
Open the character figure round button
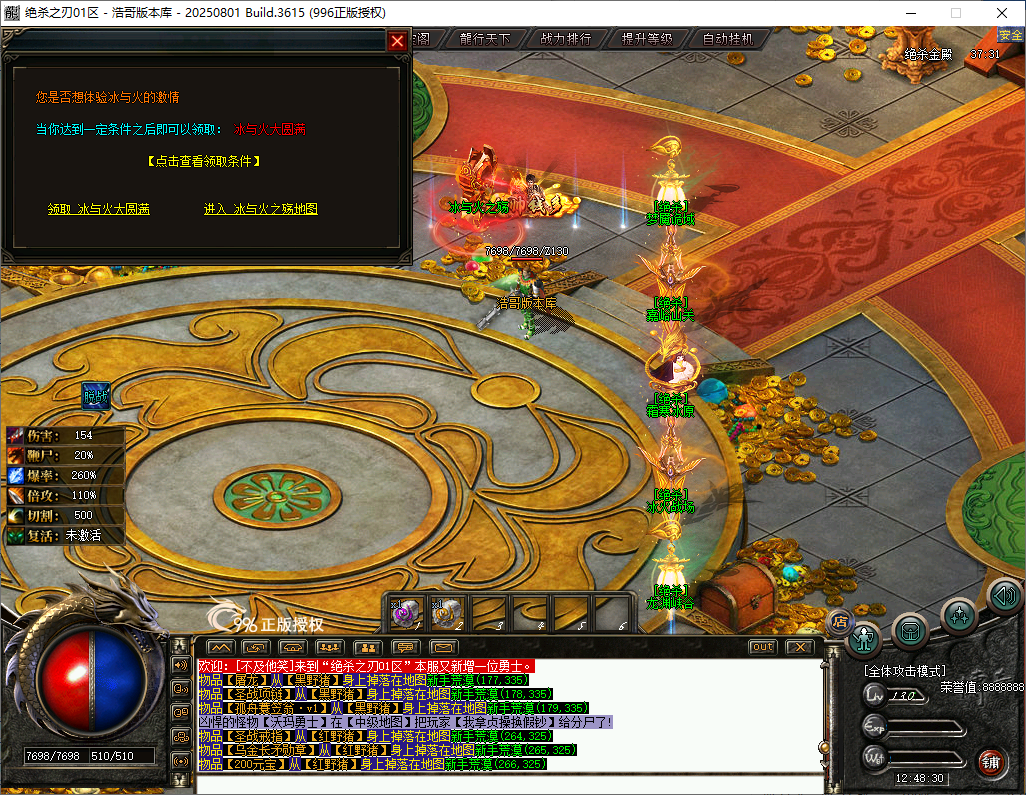pyautogui.click(x=864, y=637)
